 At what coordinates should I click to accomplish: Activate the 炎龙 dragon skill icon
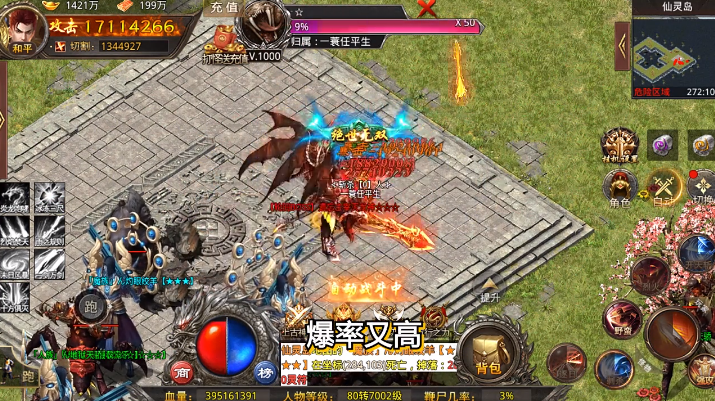click(x=17, y=198)
